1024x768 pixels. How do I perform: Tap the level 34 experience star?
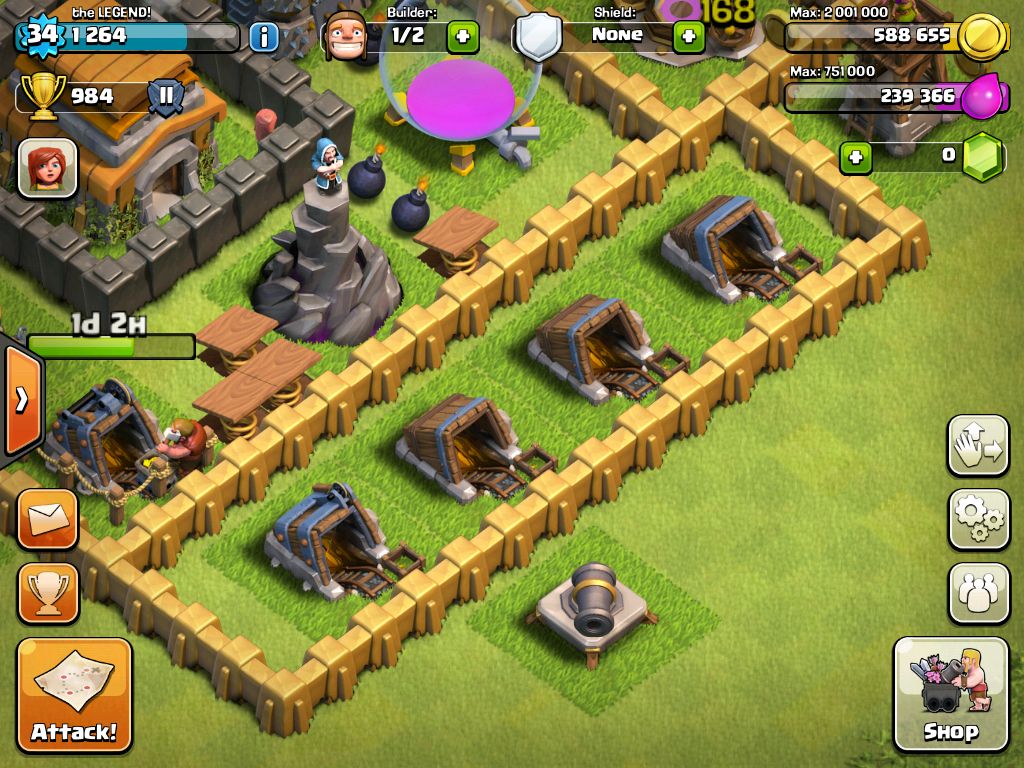point(41,36)
